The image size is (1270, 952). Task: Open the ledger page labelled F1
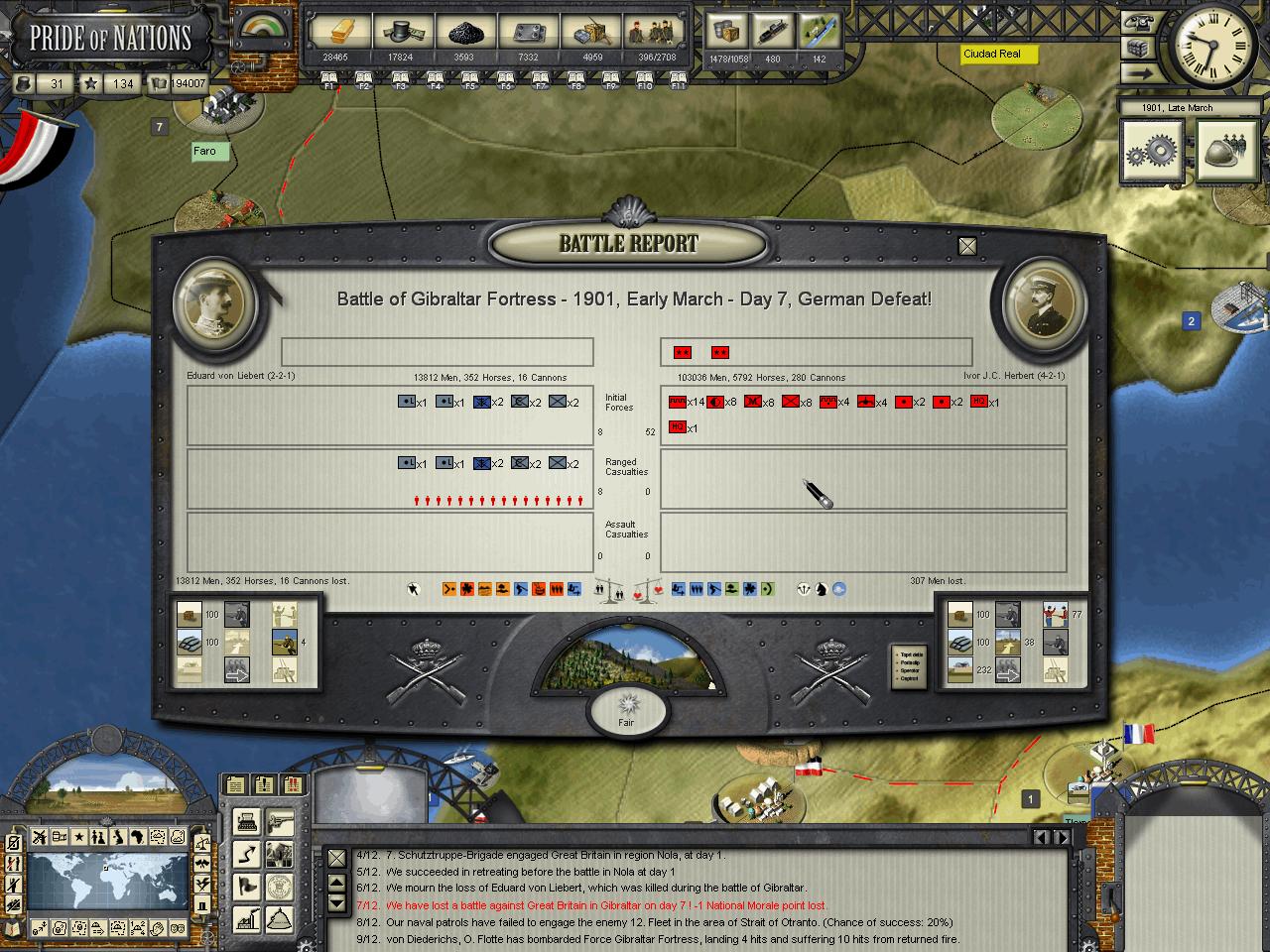point(330,79)
